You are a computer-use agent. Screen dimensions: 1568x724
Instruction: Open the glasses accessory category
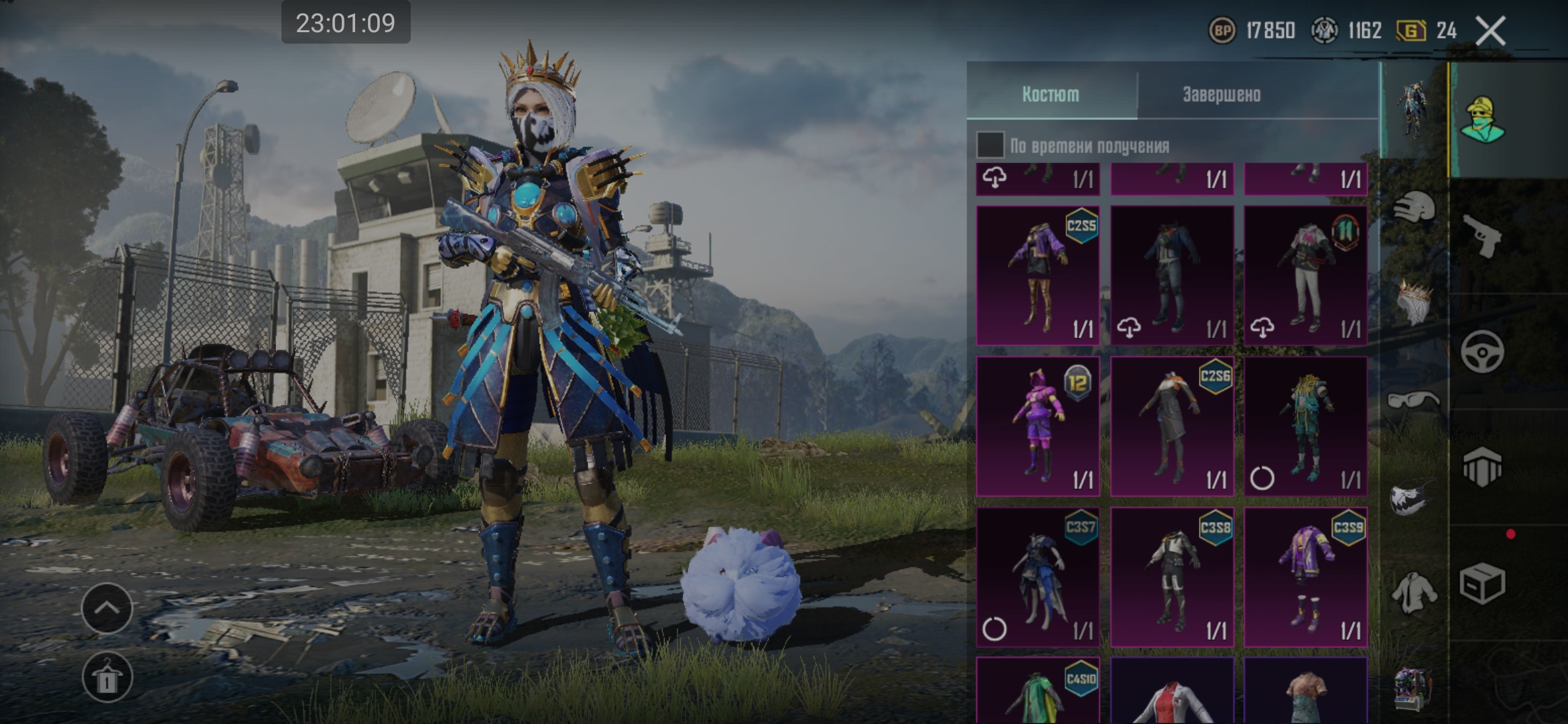(1413, 401)
